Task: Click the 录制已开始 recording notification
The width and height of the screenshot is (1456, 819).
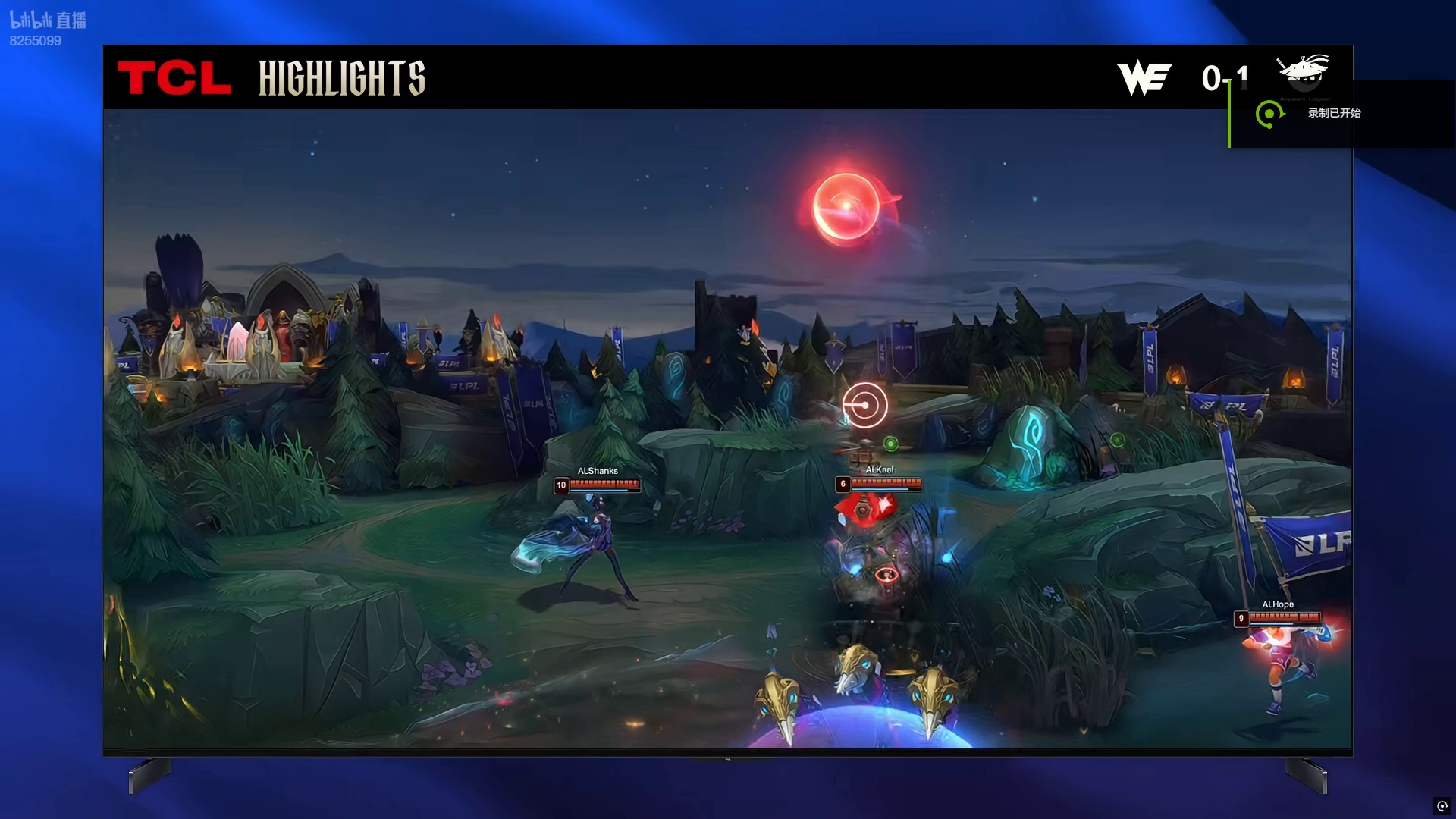Action: (1333, 114)
